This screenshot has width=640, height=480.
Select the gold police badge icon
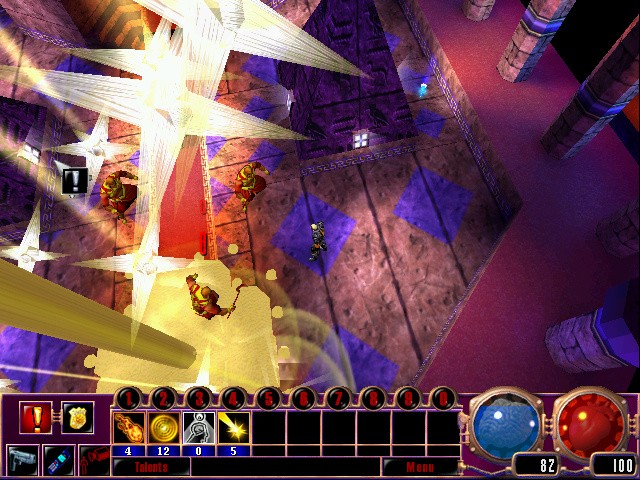point(75,417)
